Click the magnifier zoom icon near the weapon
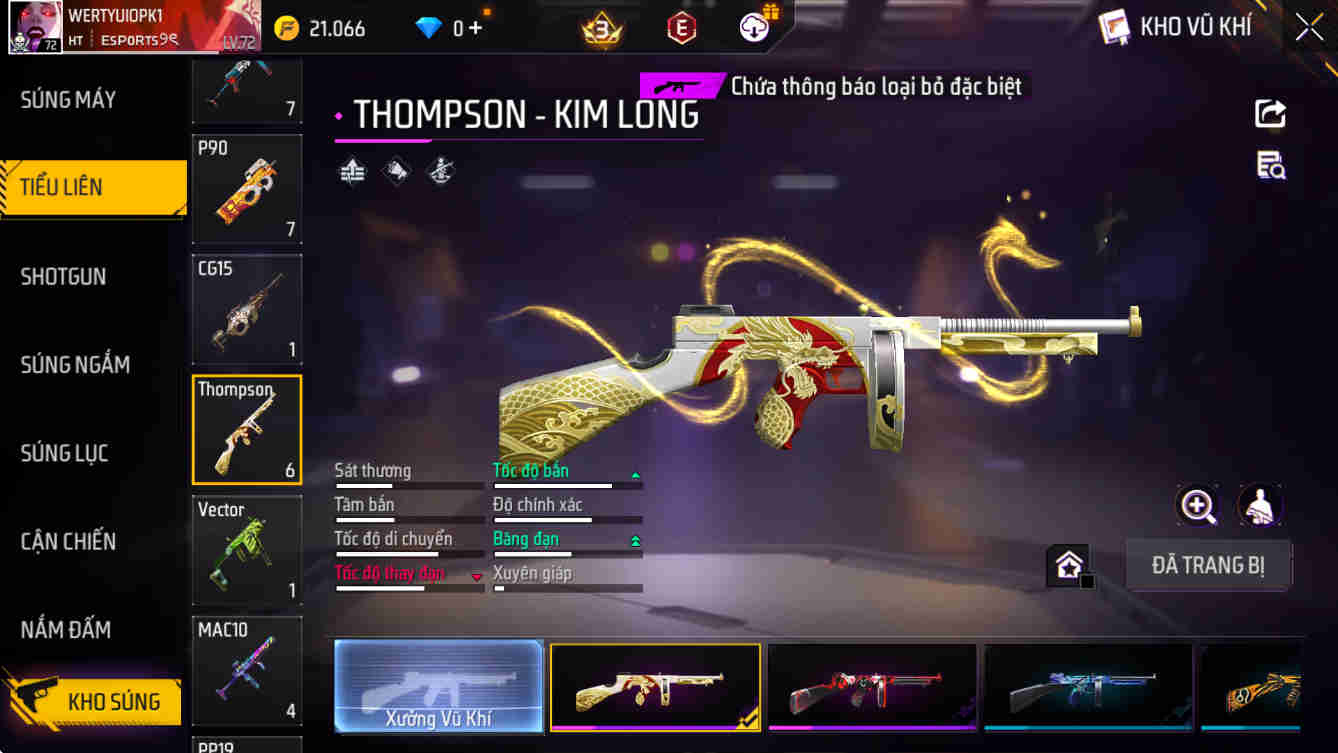 pos(1199,507)
